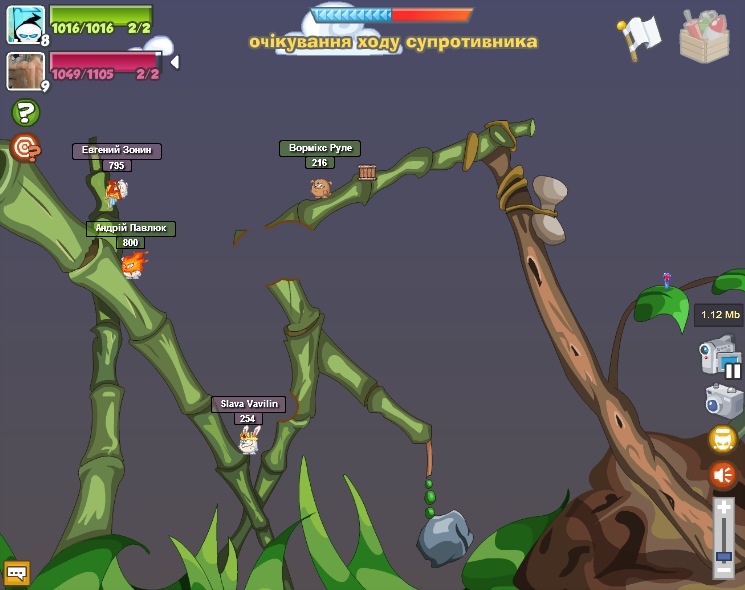Viewport: 745px width, 590px height.
Task: Select the opponent's photo avatar
Action: point(25,71)
